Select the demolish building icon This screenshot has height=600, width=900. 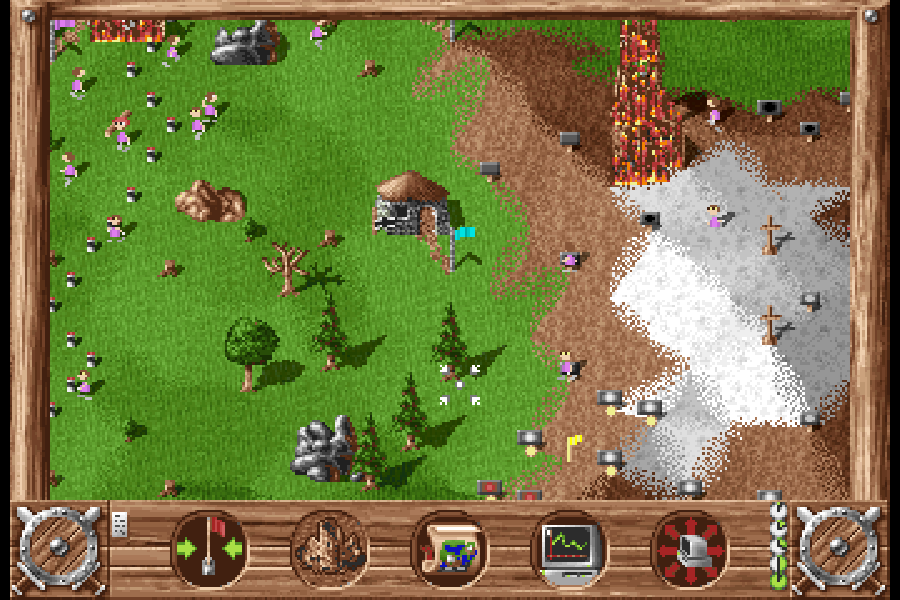tap(330, 549)
